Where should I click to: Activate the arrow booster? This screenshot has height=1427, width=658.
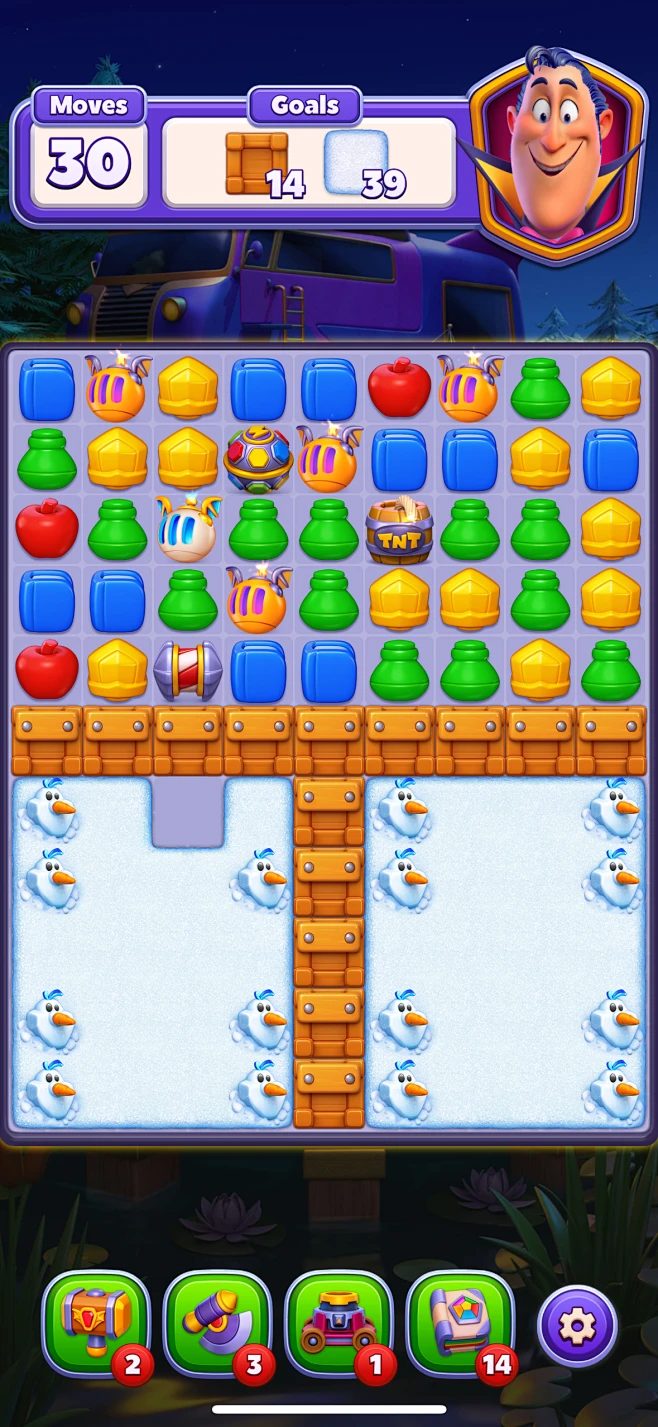pos(217,1324)
